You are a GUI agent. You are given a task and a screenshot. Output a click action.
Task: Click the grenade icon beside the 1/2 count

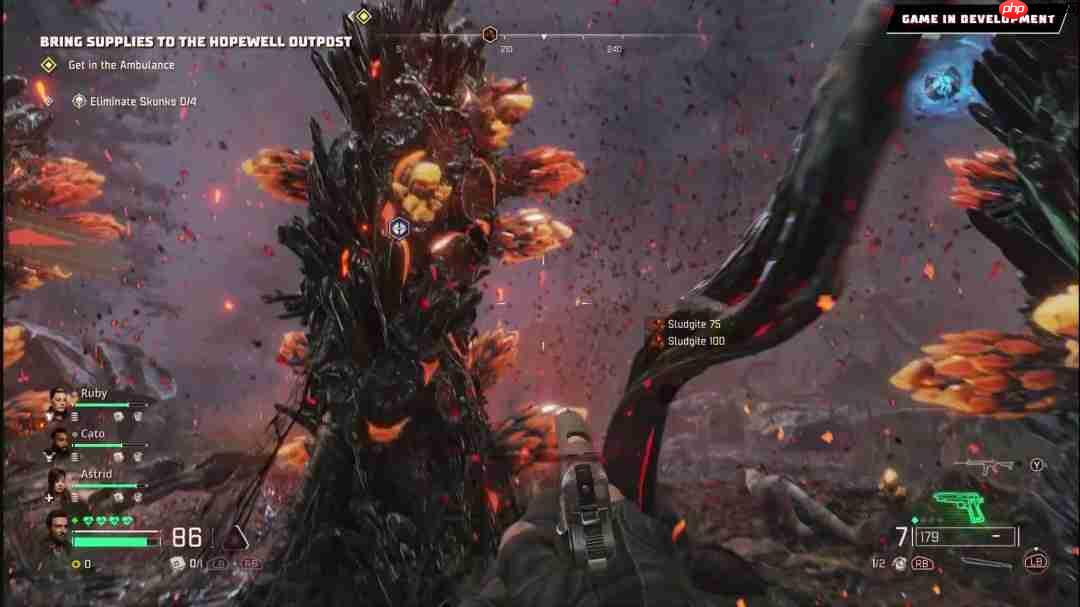900,563
